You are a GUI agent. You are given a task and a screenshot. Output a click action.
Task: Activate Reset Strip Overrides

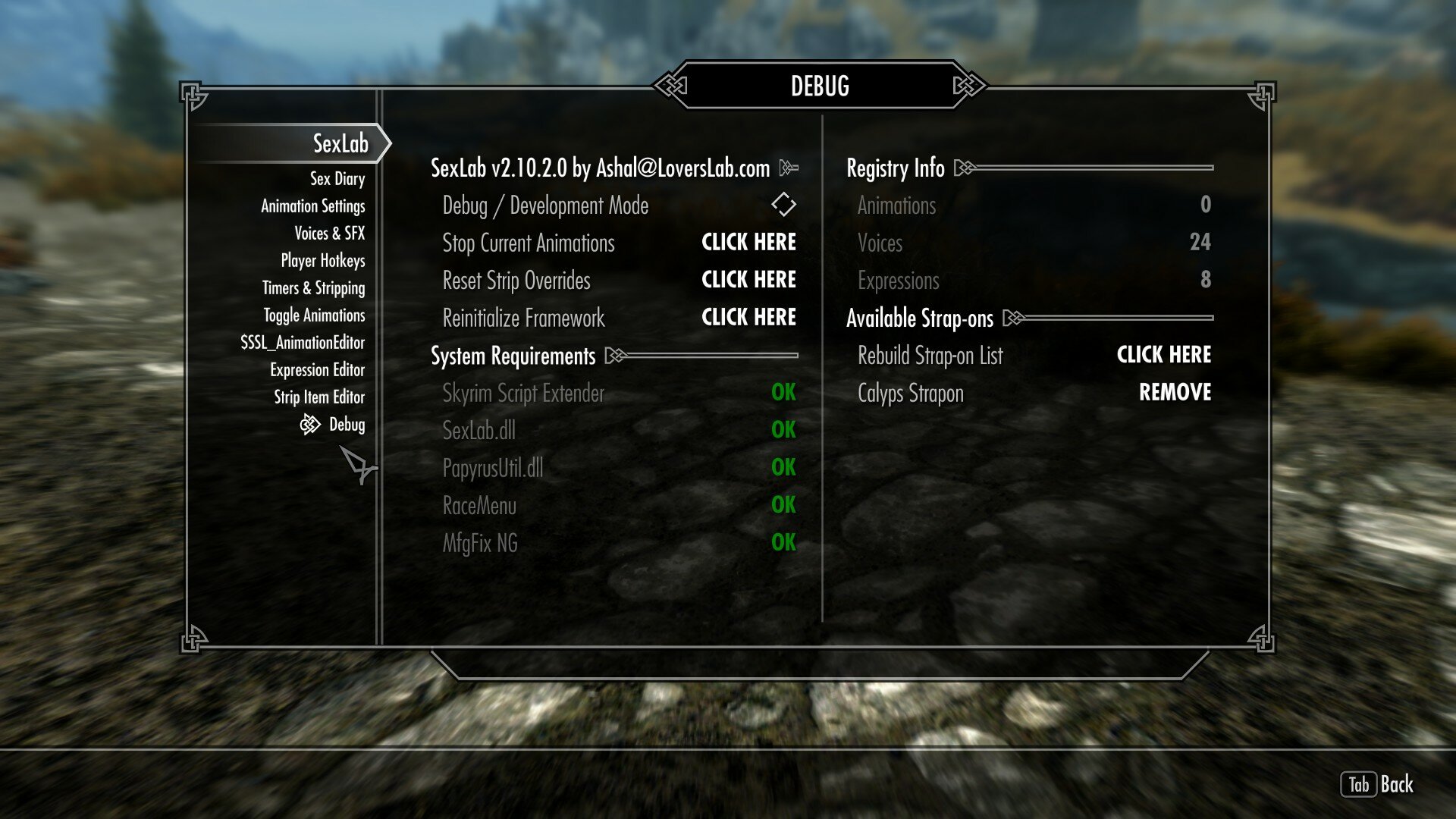[748, 280]
